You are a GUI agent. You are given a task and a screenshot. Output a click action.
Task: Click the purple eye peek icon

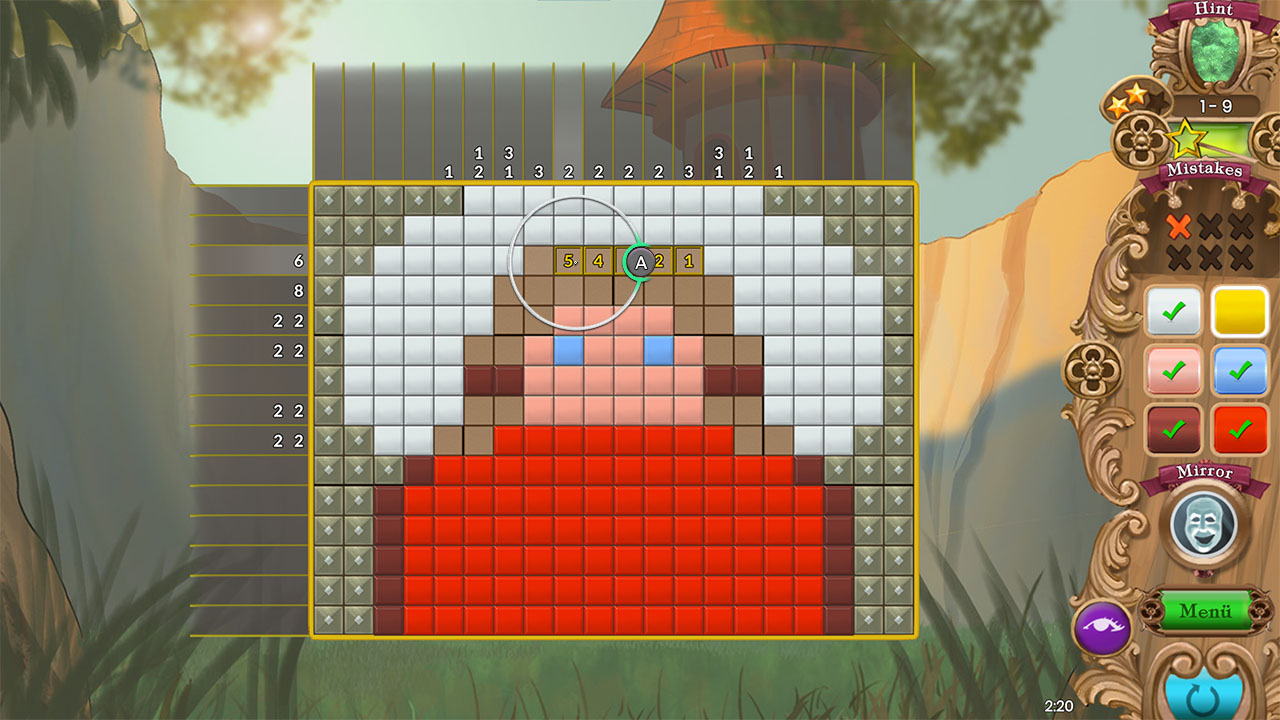1106,625
